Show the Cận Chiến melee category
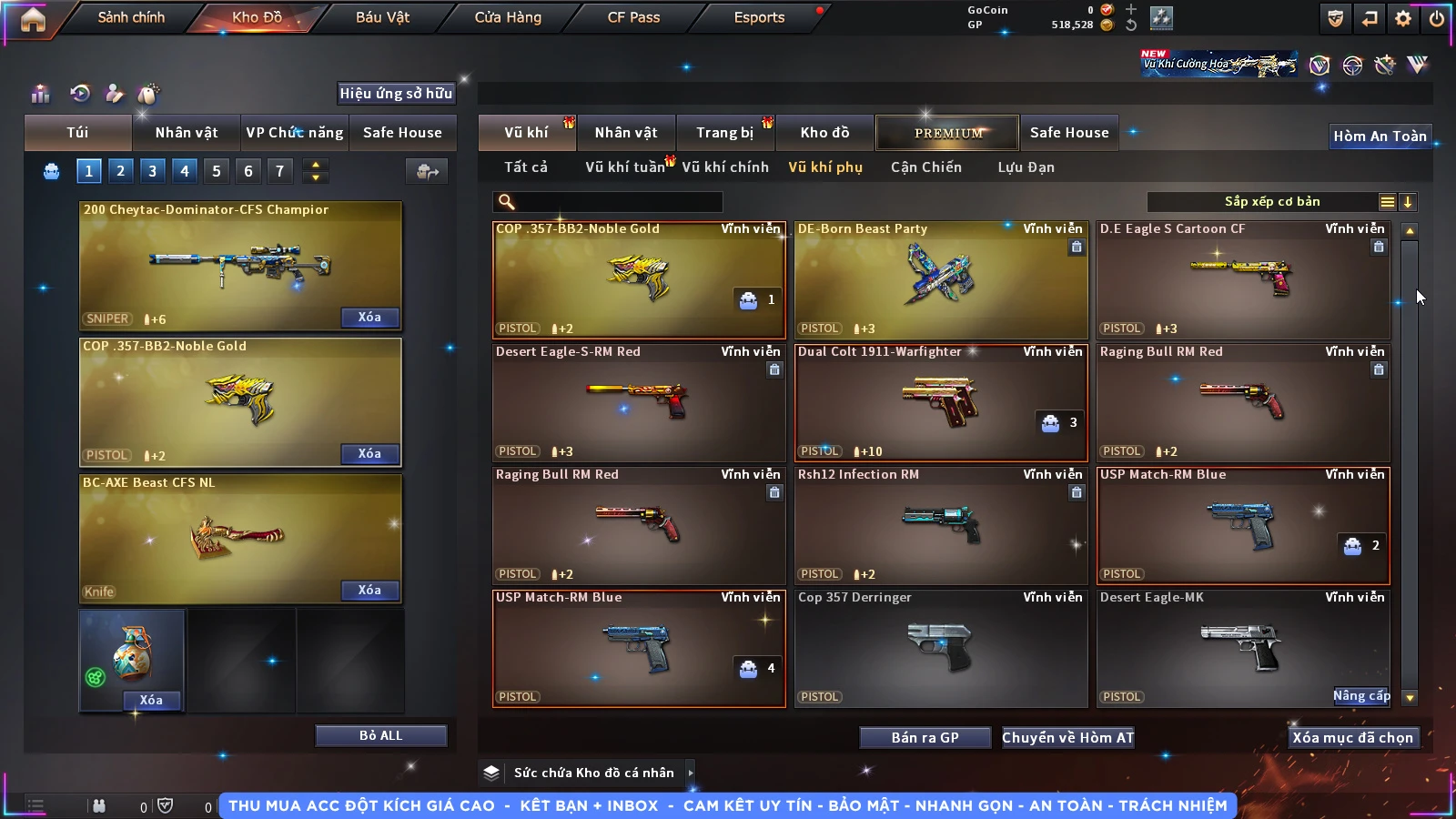The width and height of the screenshot is (1456, 819). click(x=925, y=167)
